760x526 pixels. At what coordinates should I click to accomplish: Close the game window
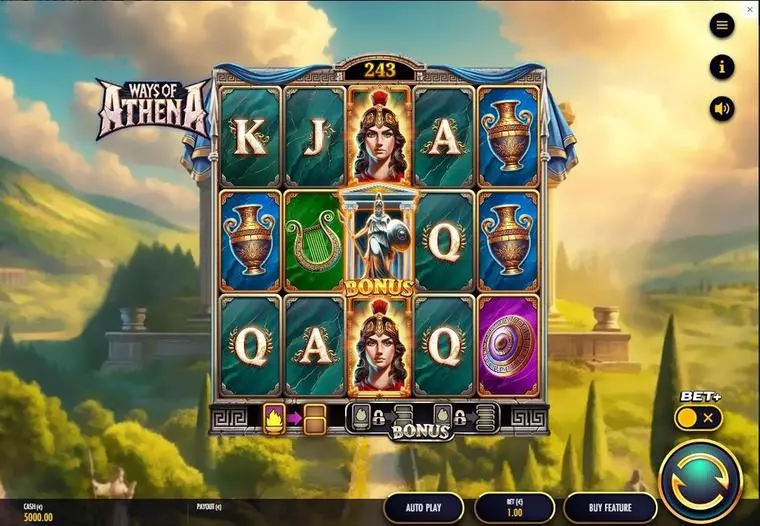tap(751, 9)
